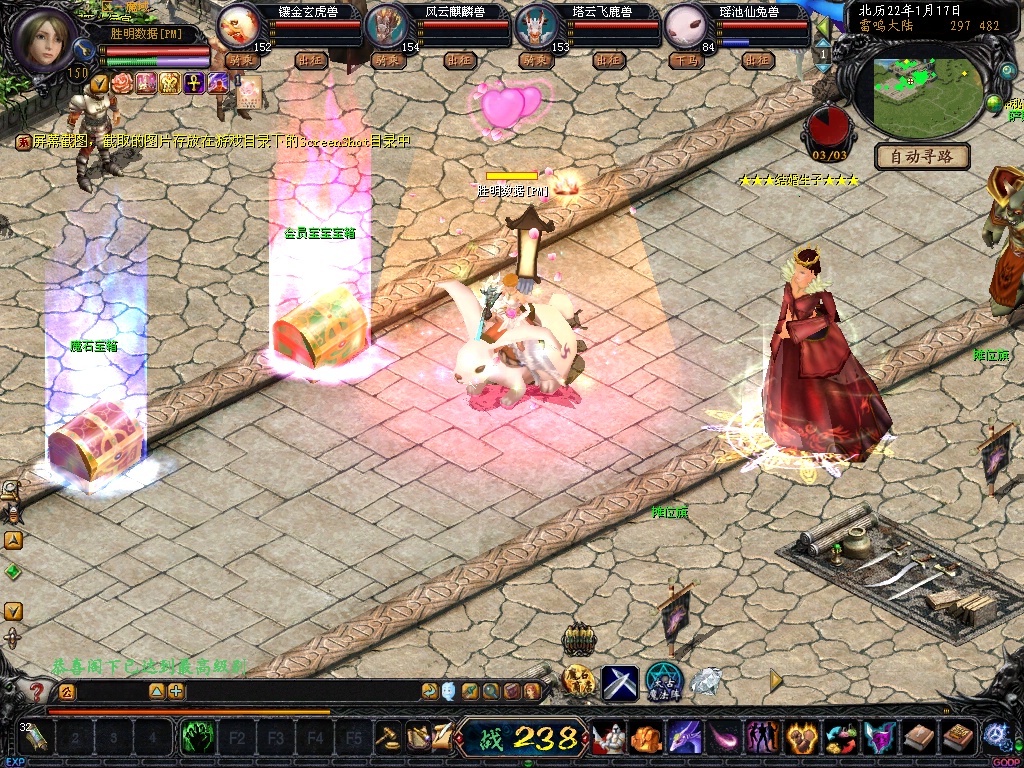The image size is (1024, 768).
Task: Select the 镶金玄虎兽 pet portrait
Action: pos(238,24)
